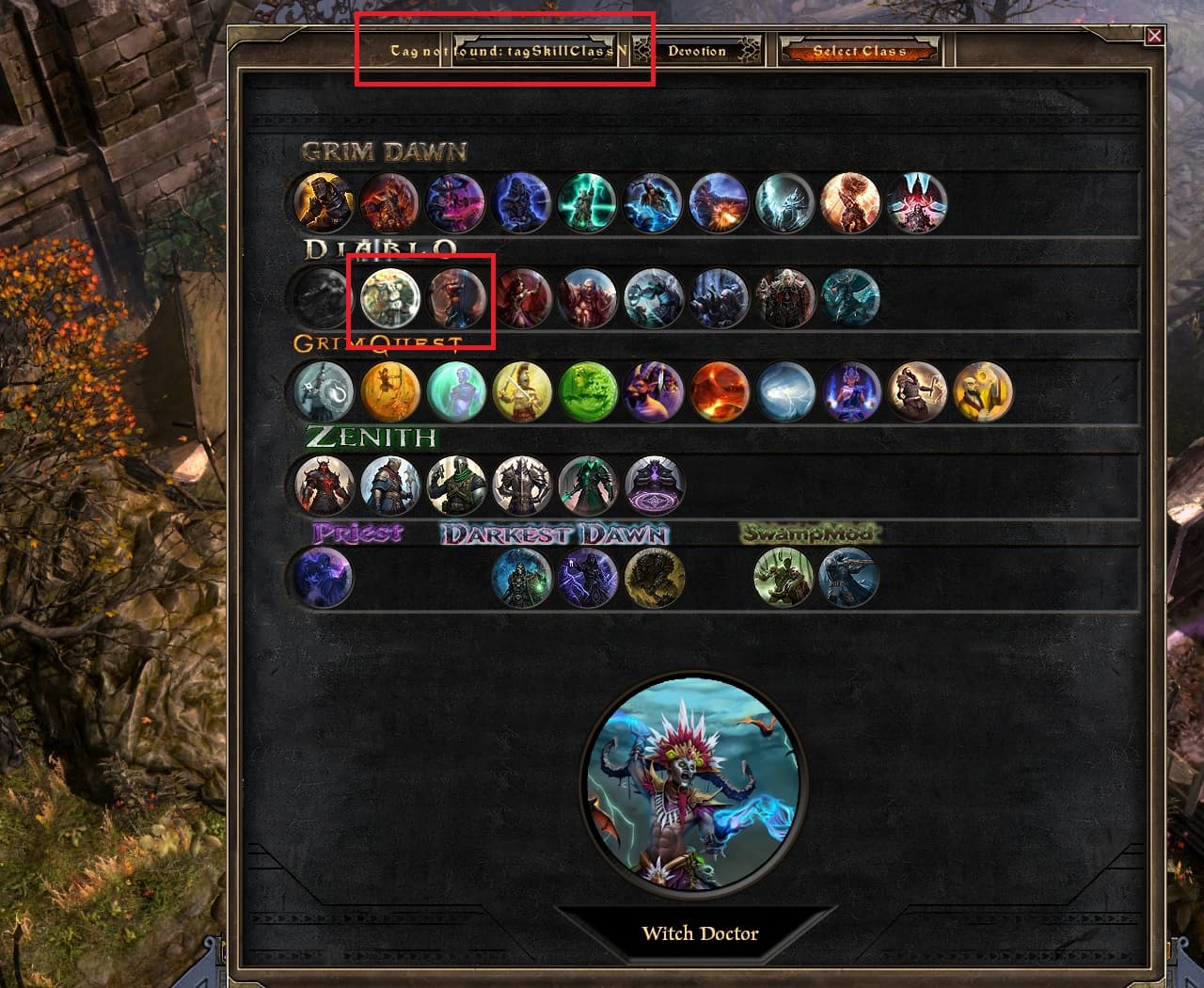Screen dimensions: 1204x988
Task: Pick the red horned demon Zenith class
Action: [x=324, y=486]
